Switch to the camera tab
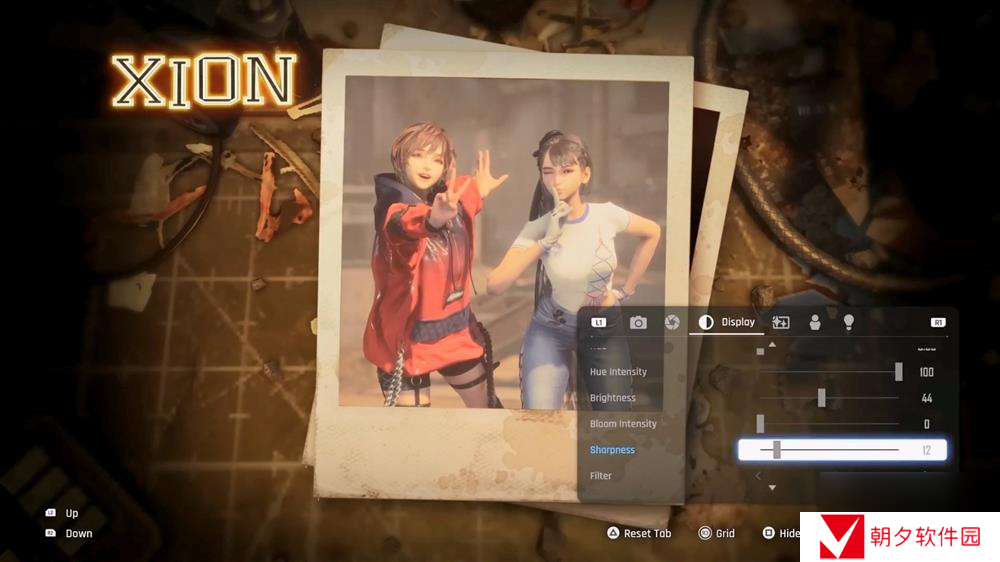 pyautogui.click(x=638, y=322)
